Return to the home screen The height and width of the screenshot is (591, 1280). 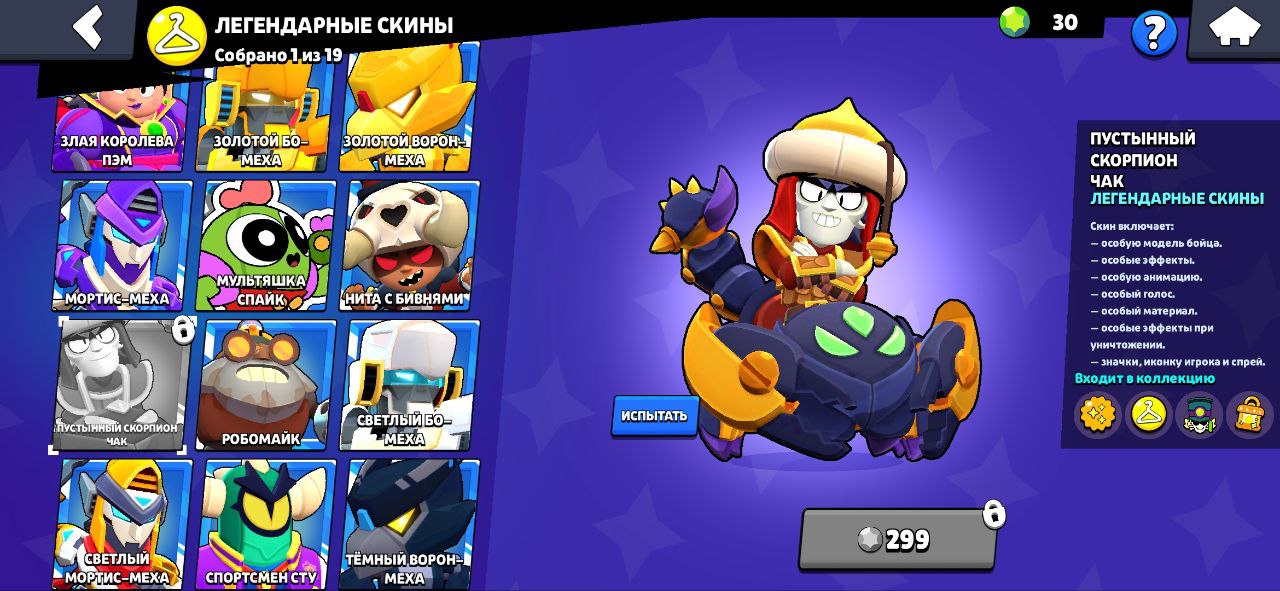pos(1234,27)
